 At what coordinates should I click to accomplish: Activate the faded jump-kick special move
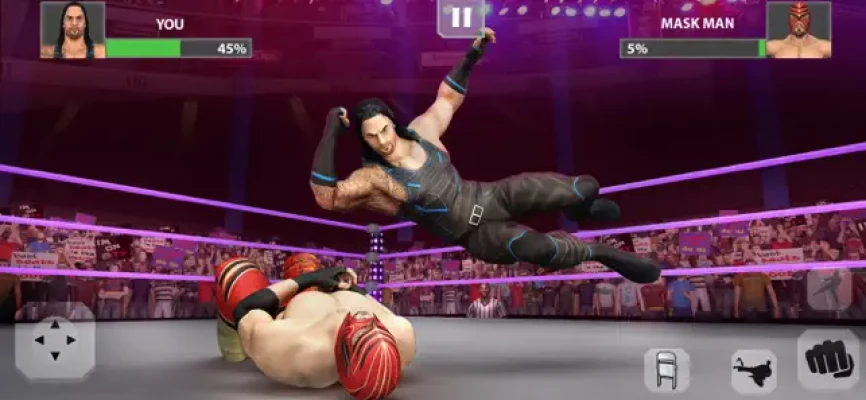click(x=829, y=289)
